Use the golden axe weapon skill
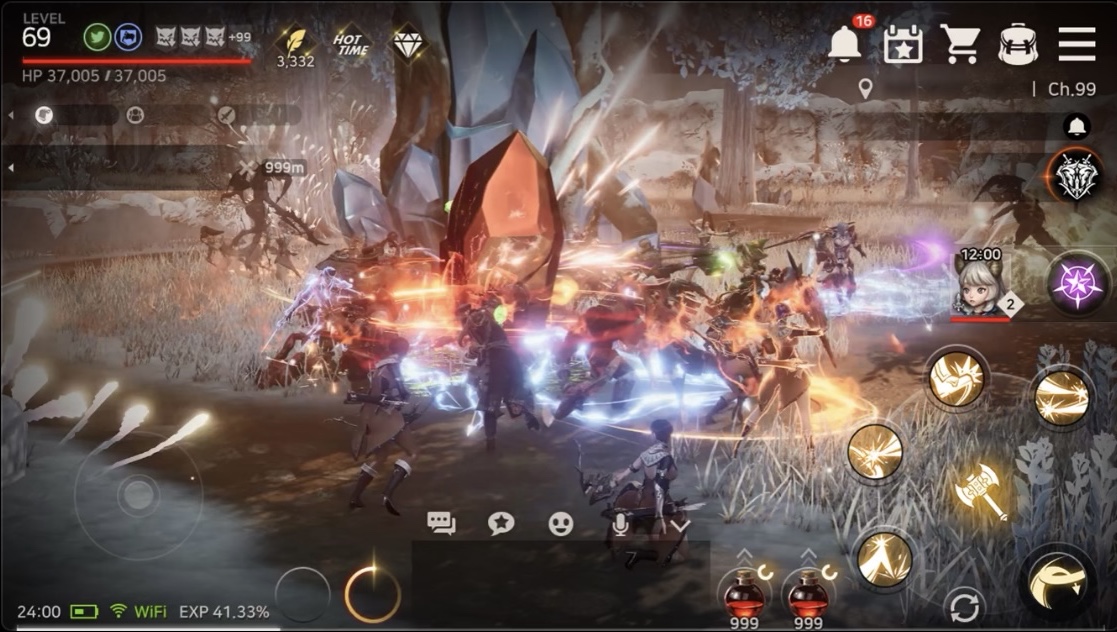Screen dimensions: 1117x632 pyautogui.click(x=980, y=492)
